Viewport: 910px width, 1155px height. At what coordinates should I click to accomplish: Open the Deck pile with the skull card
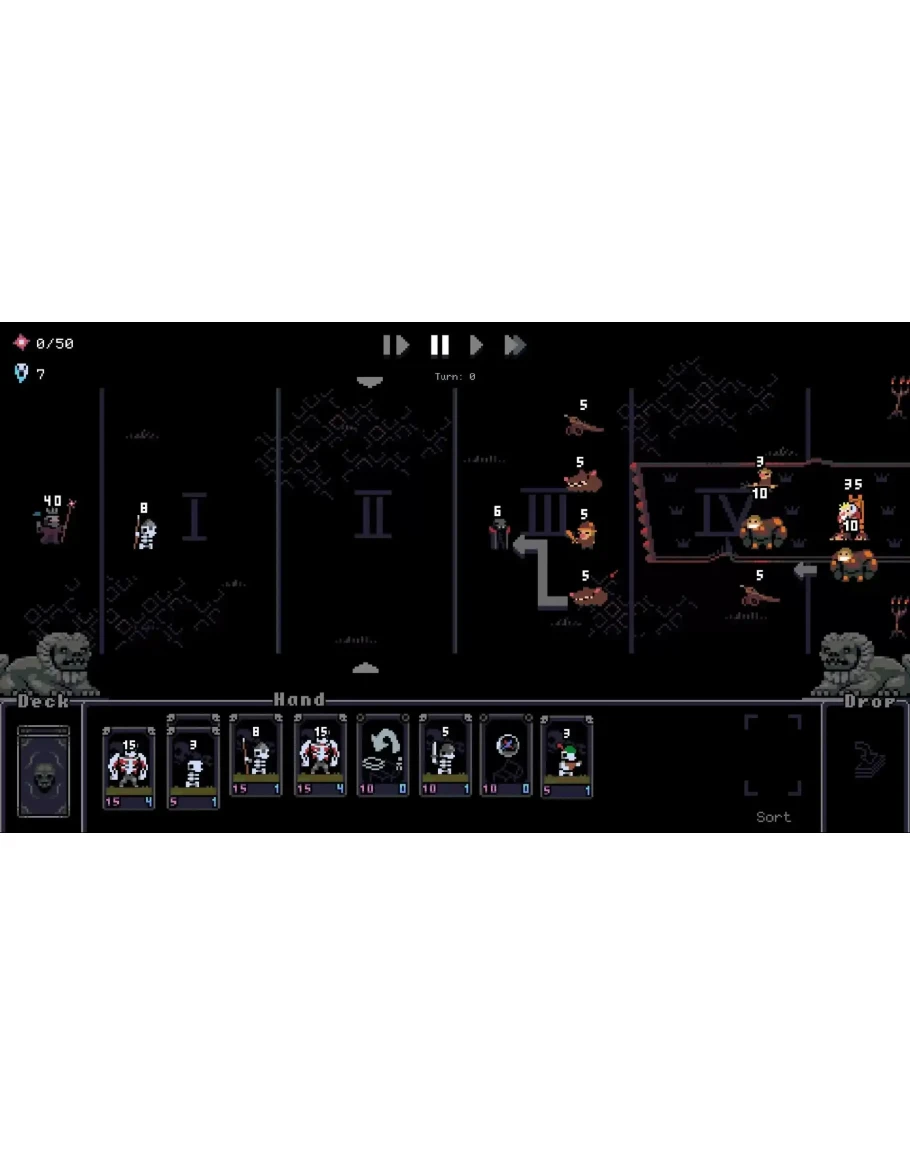tap(44, 771)
